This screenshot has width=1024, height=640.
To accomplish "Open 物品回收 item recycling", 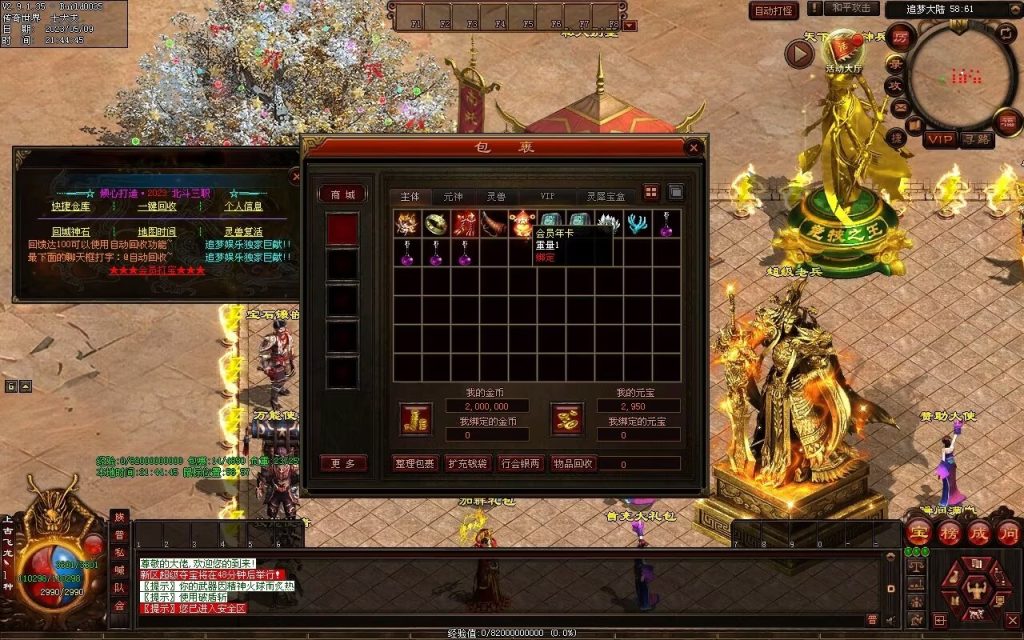I will (x=574, y=464).
